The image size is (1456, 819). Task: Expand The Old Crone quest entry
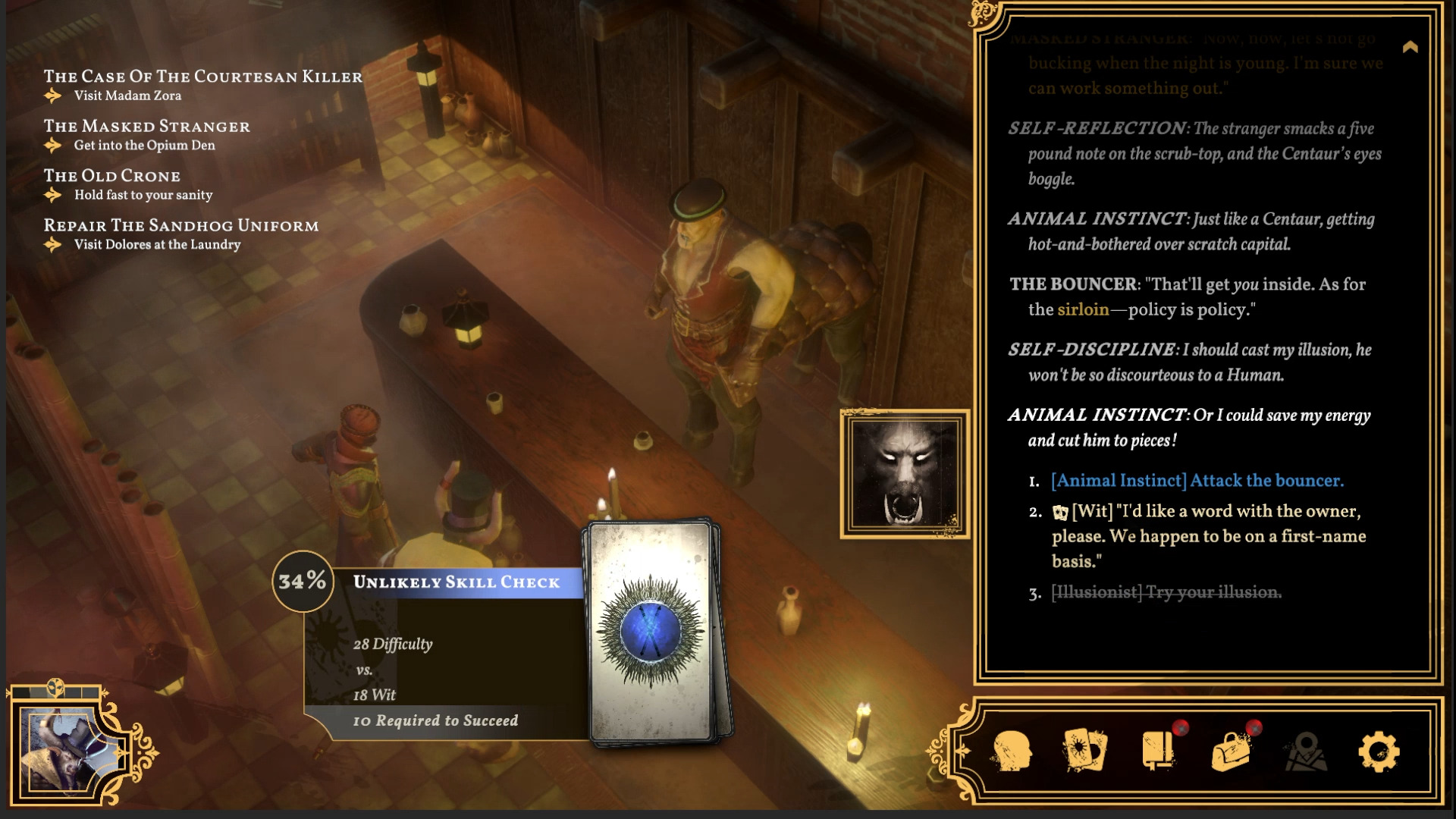tap(111, 176)
